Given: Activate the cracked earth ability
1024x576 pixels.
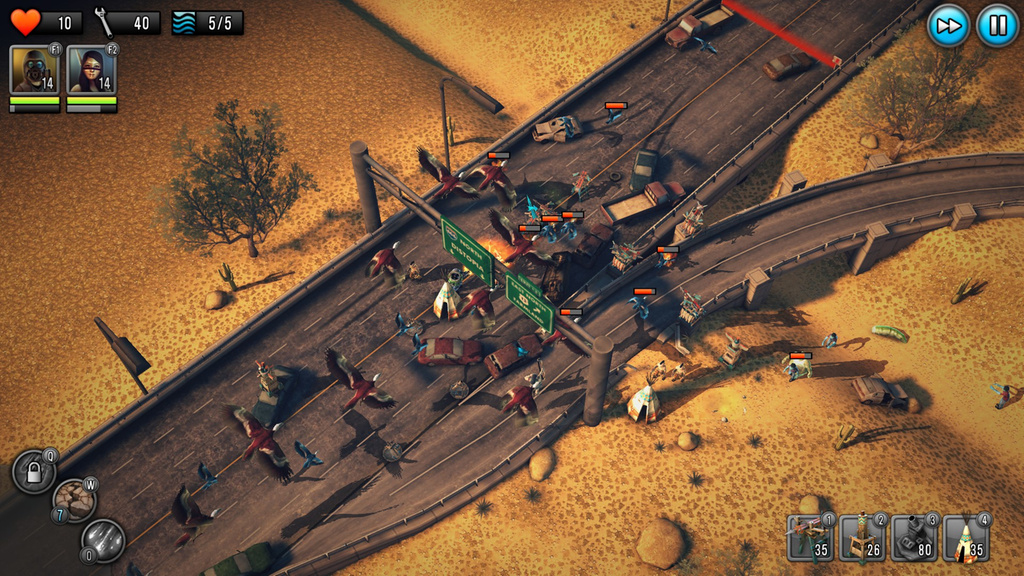Looking at the screenshot, I should (74, 500).
